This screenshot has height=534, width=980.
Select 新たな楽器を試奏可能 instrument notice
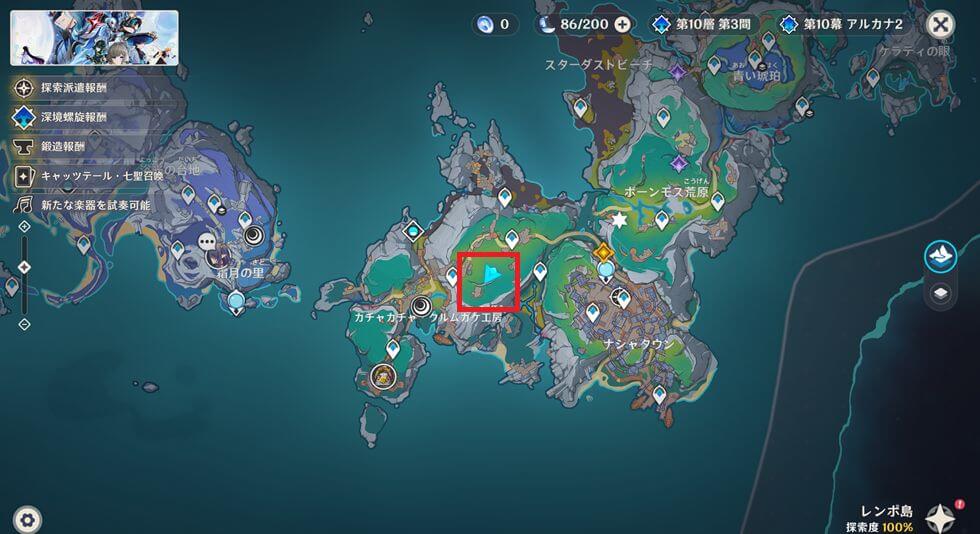coord(83,204)
